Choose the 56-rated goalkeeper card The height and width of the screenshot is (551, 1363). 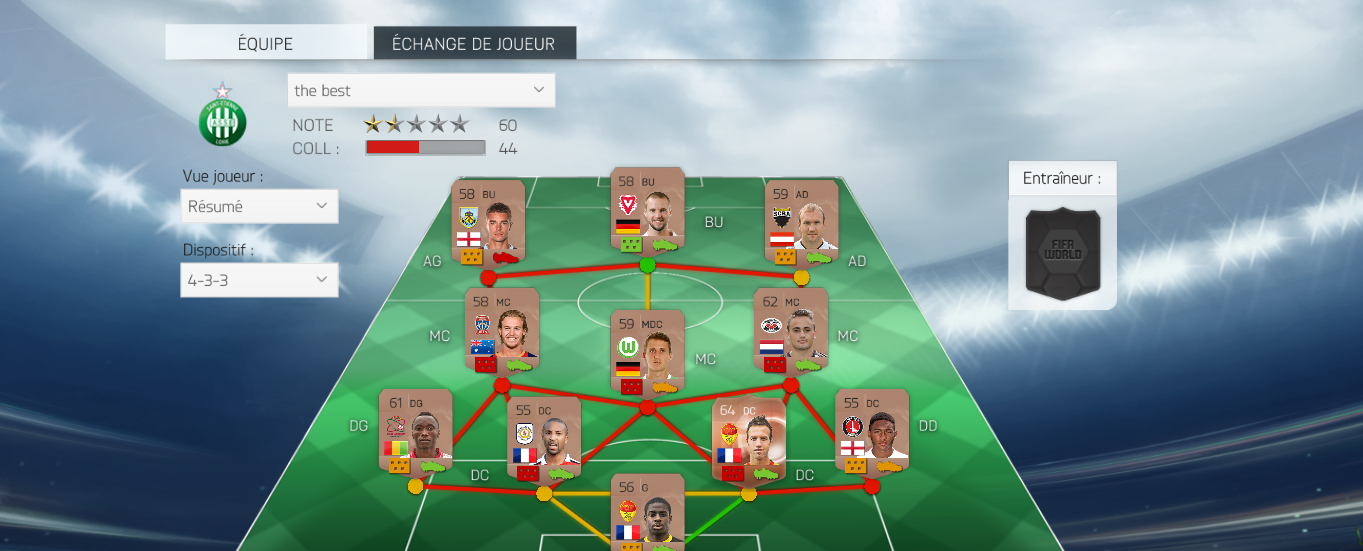coord(647,510)
